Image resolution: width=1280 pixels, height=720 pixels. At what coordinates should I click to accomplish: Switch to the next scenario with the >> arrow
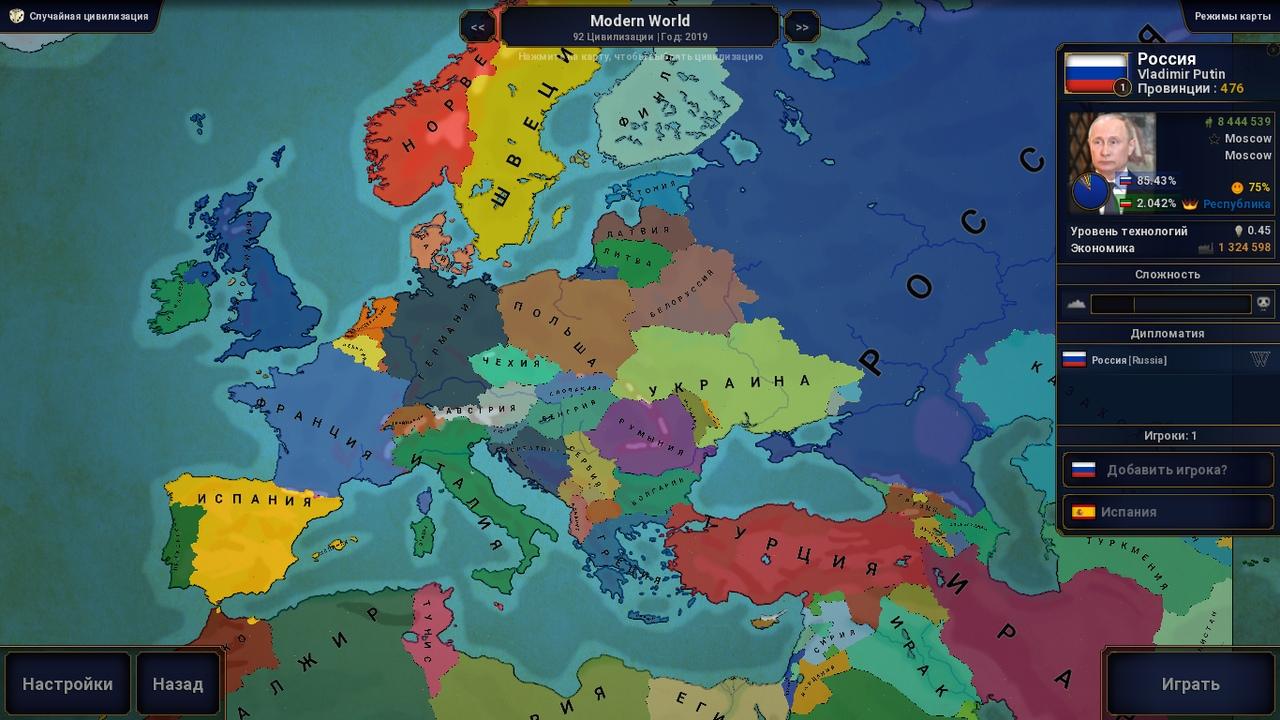tap(801, 26)
